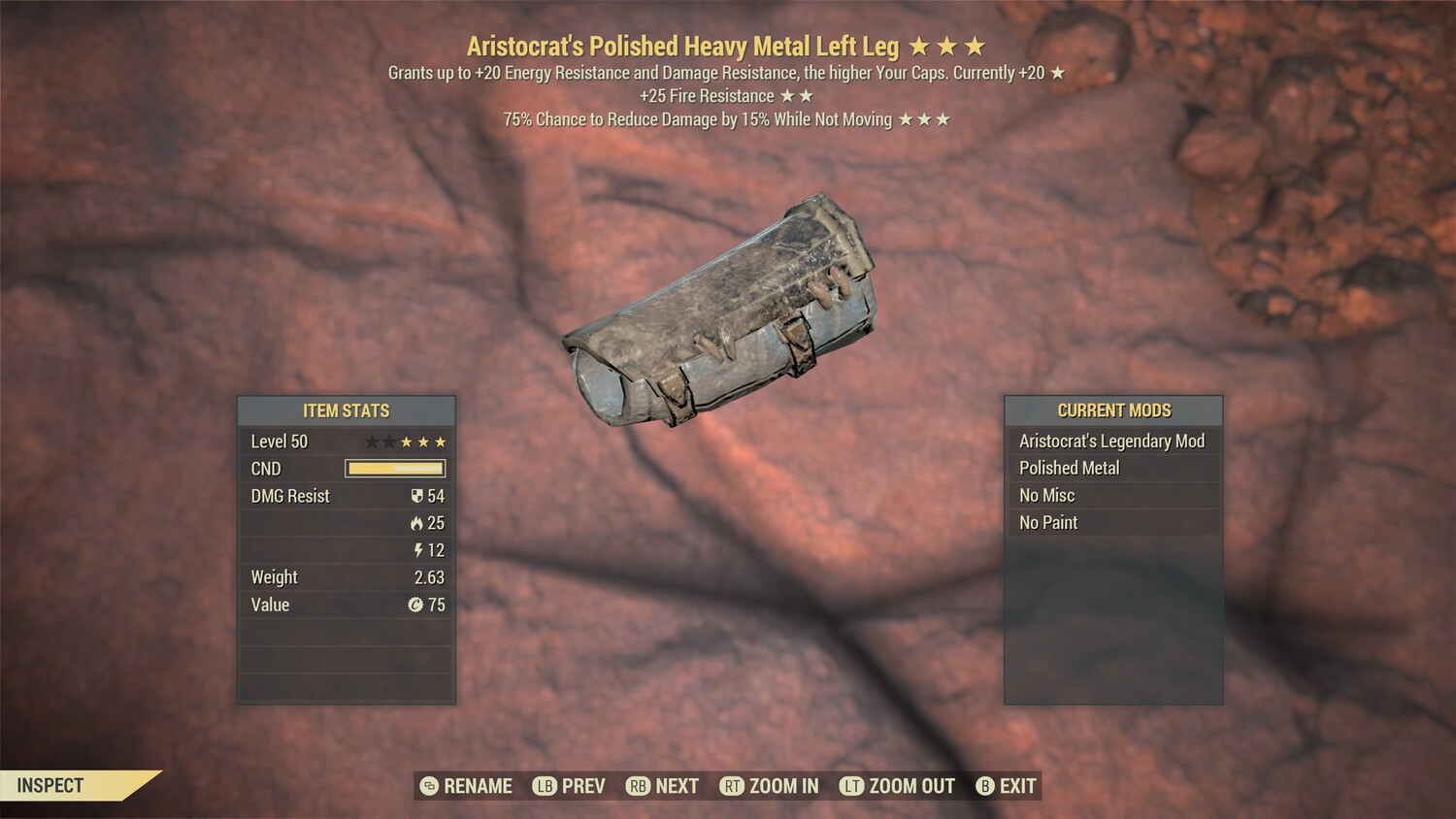Pick the No Paint mod entry
This screenshot has height=819, width=1456.
pos(1112,523)
